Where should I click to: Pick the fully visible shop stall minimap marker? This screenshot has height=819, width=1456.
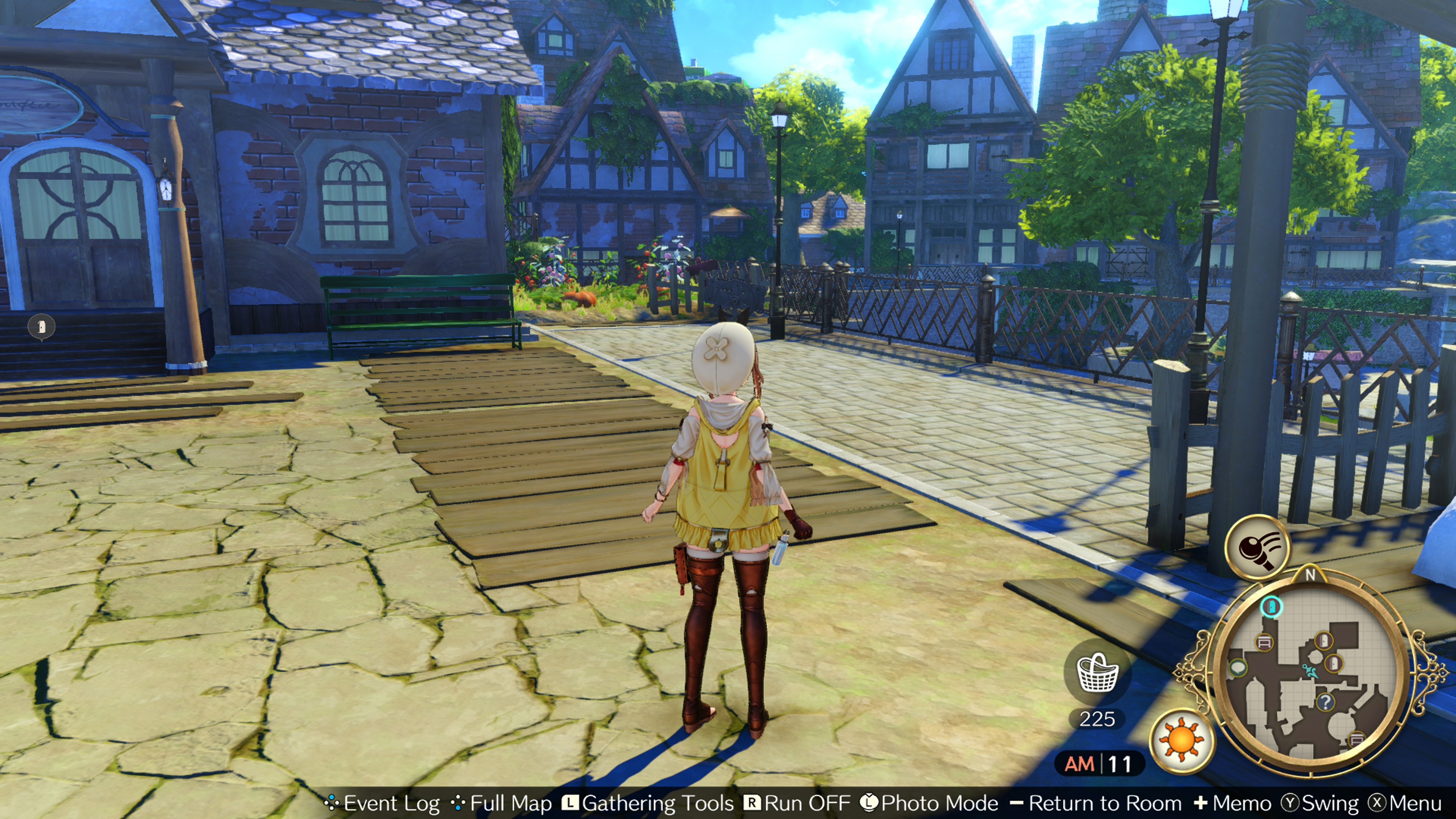1264,642
